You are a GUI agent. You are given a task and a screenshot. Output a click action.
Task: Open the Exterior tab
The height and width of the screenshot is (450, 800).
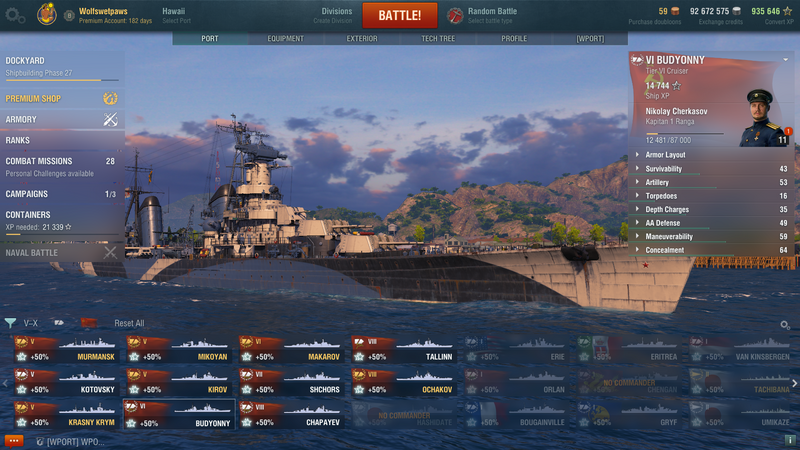[362, 39]
